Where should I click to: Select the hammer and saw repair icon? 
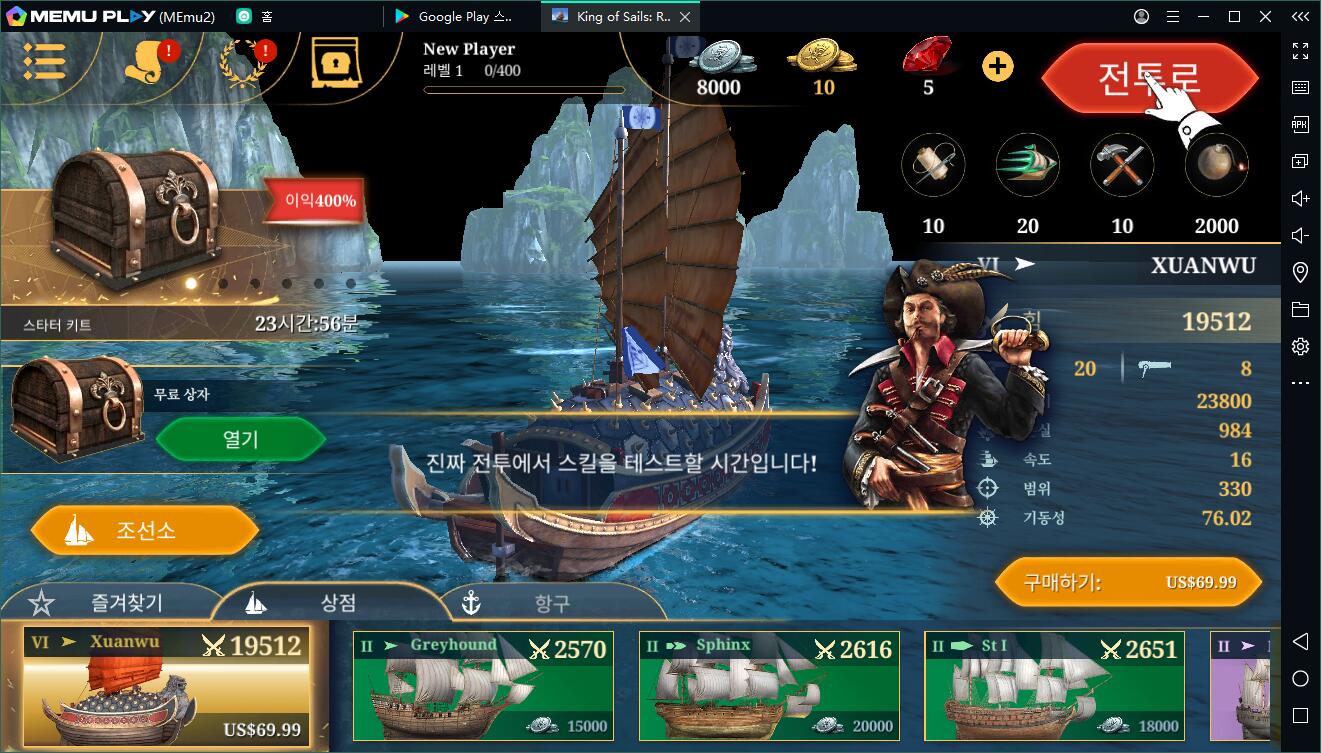tap(1122, 165)
